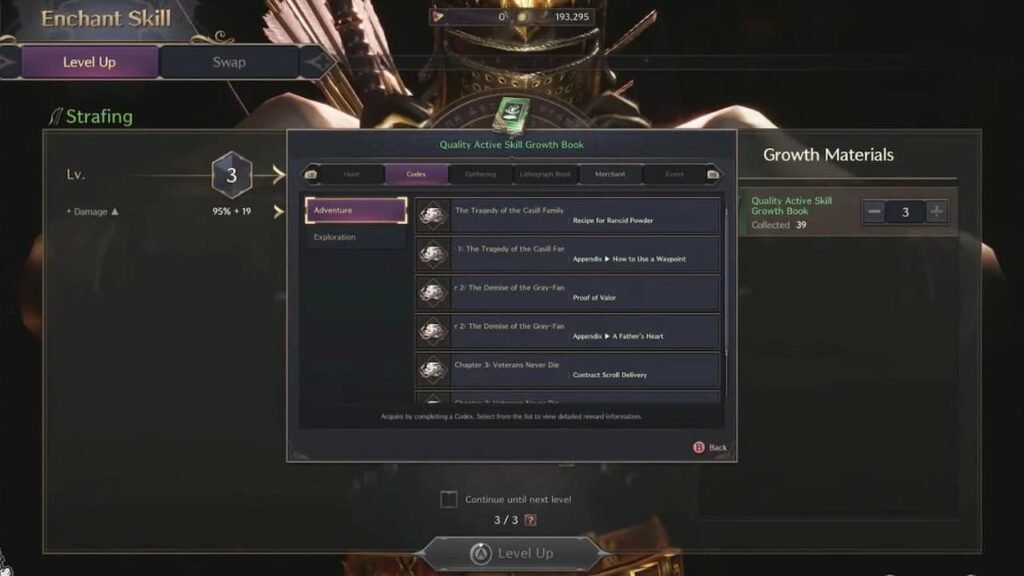Toggle the Continue until next level checkbox
Image resolution: width=1024 pixels, height=576 pixels.
point(449,499)
